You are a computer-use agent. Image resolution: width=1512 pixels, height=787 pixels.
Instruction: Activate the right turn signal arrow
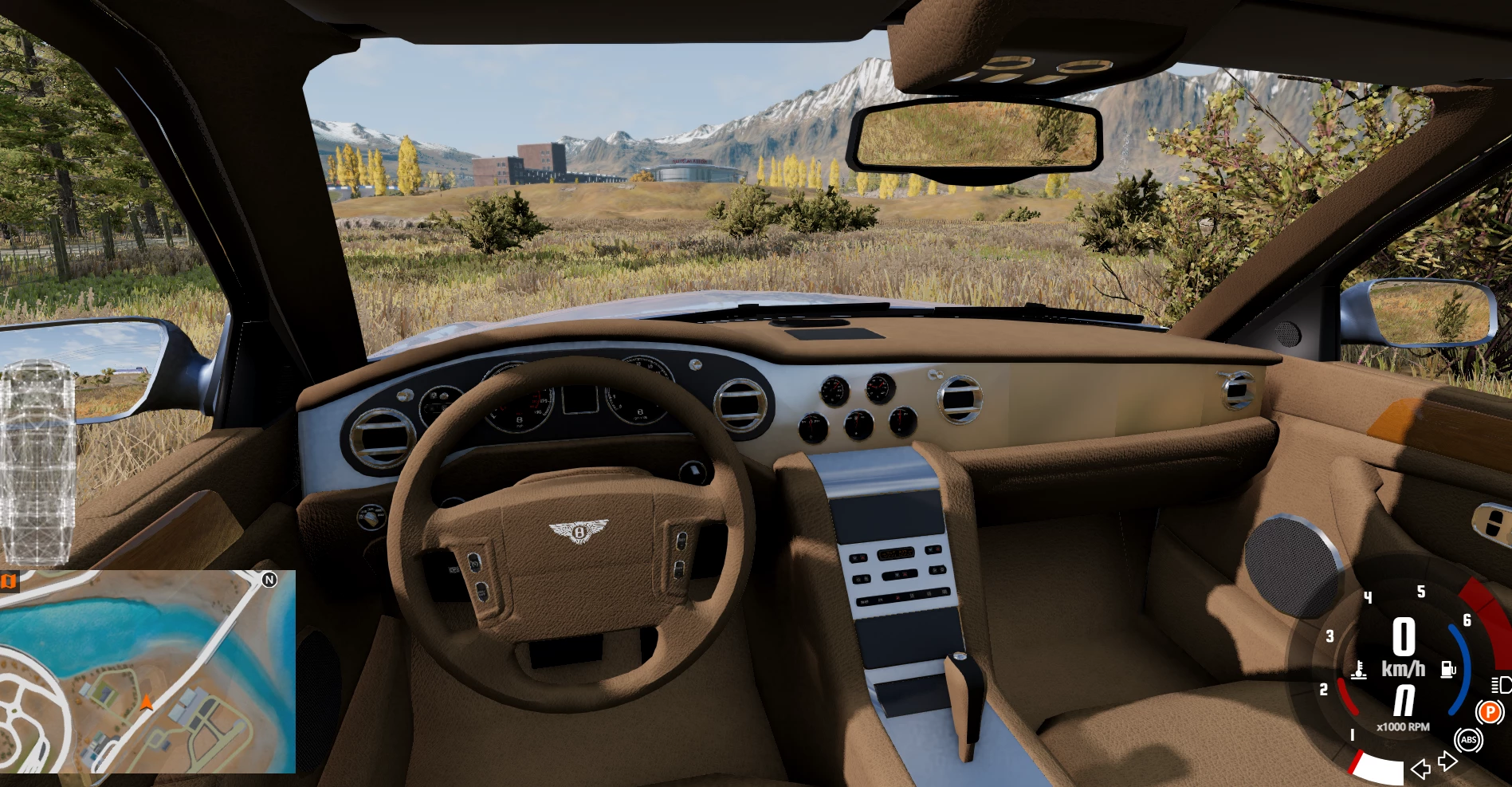point(1447,761)
